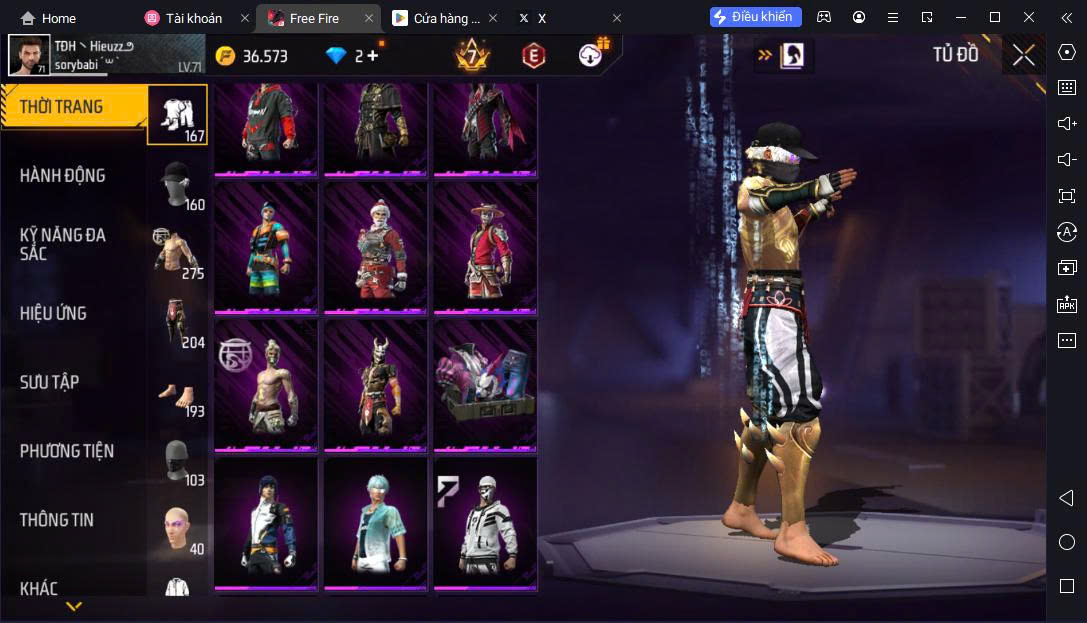Show the HIỆU ỨNG category
The image size is (1087, 623).
coord(75,313)
